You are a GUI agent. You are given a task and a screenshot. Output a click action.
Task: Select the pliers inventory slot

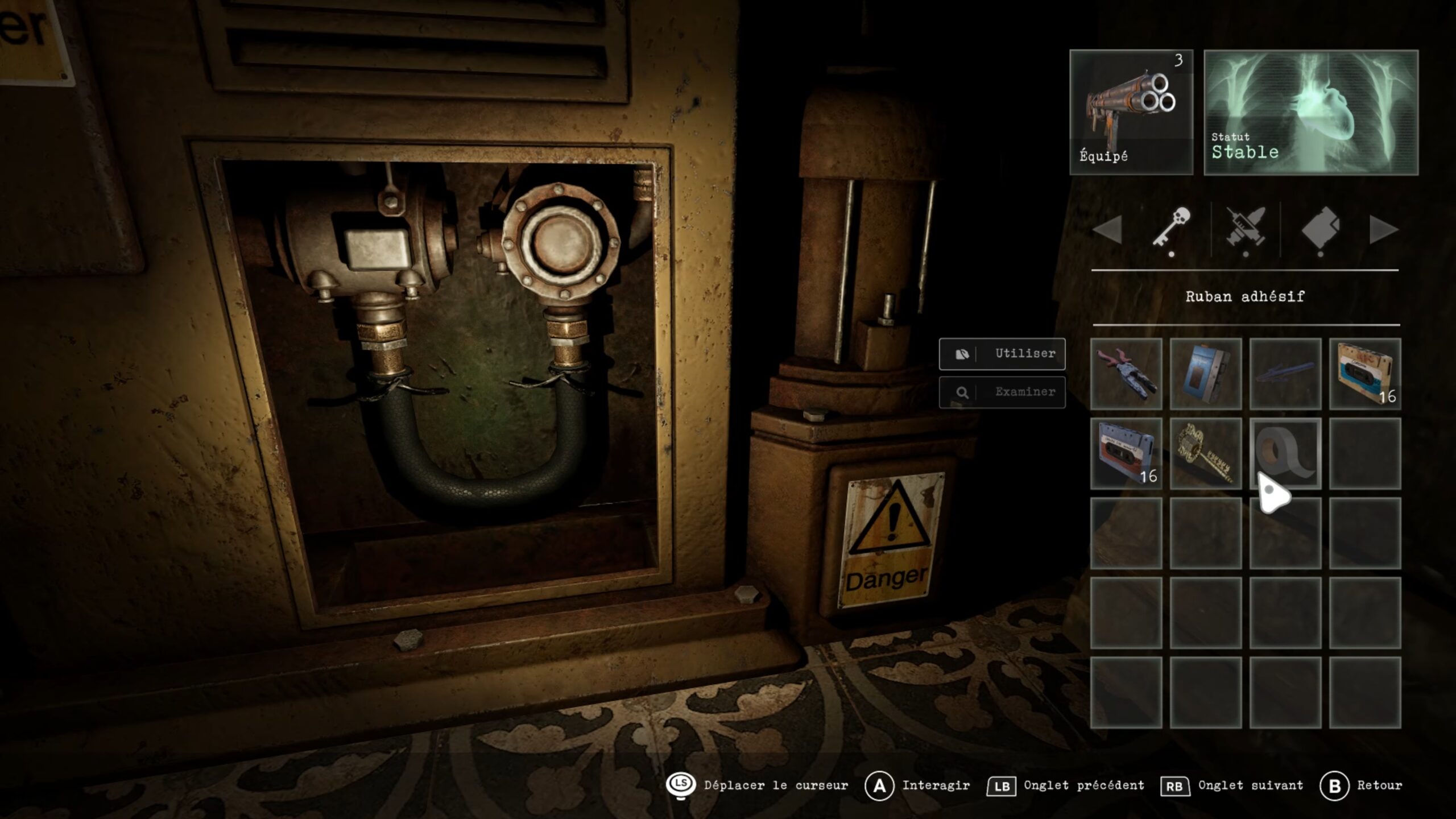tap(1126, 374)
